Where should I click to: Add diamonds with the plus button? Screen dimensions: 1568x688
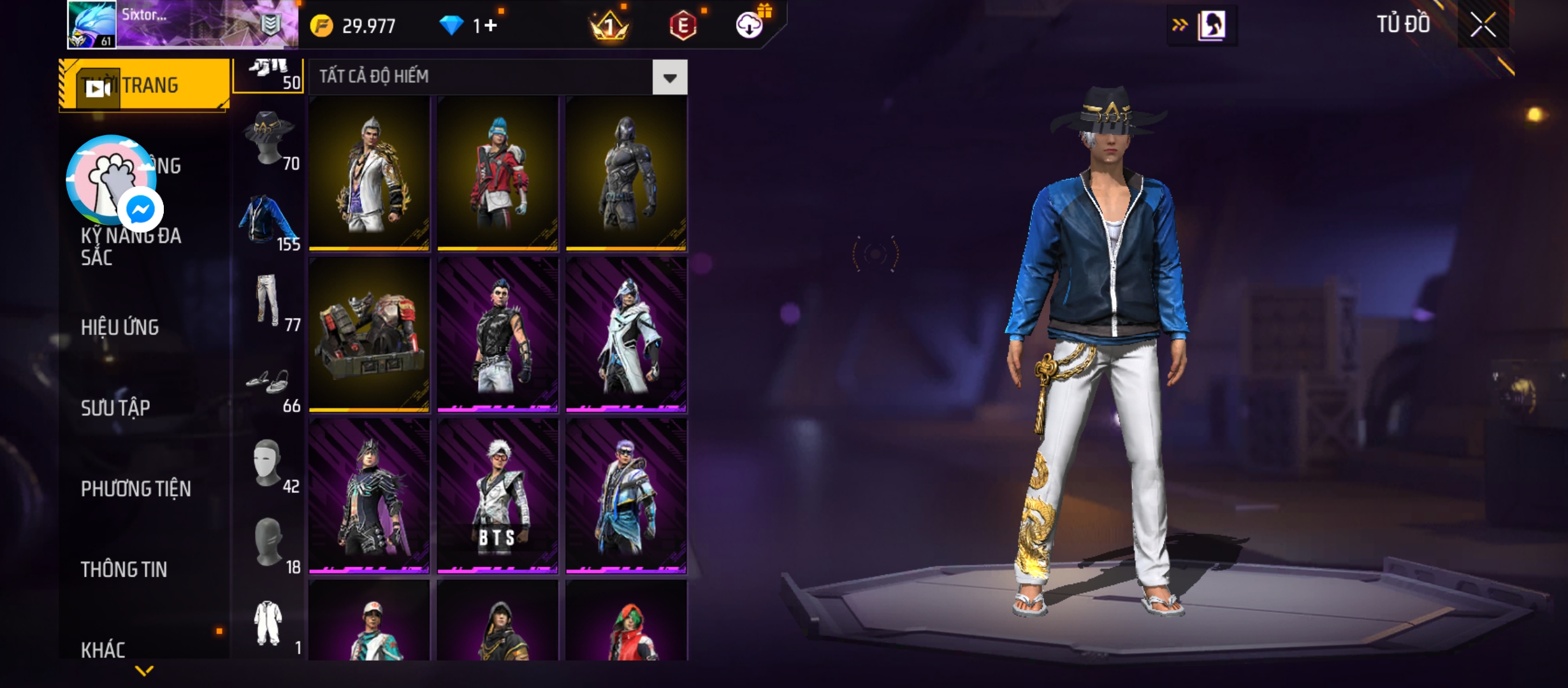pyautogui.click(x=490, y=25)
